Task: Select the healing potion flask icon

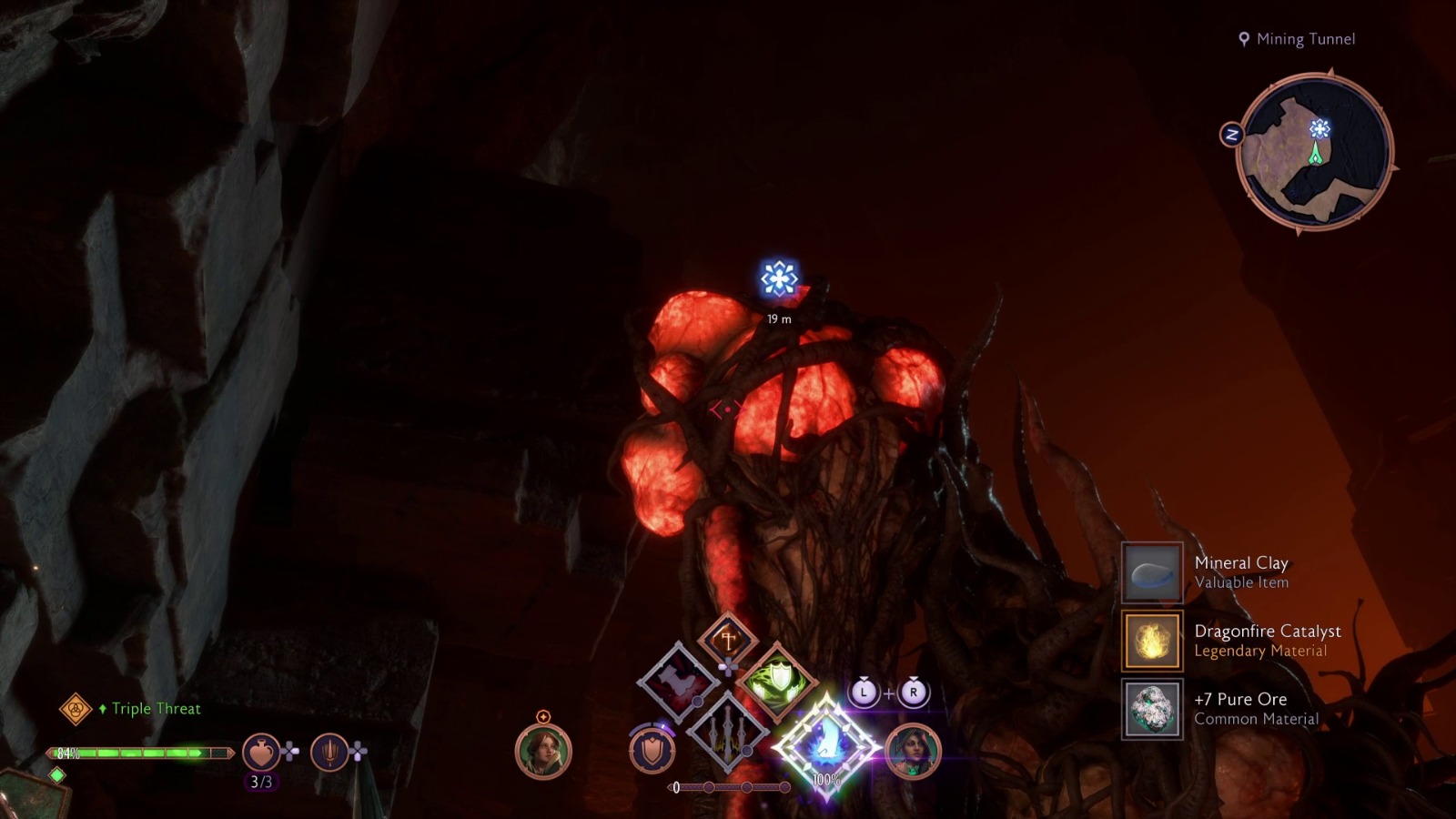Action: click(261, 752)
